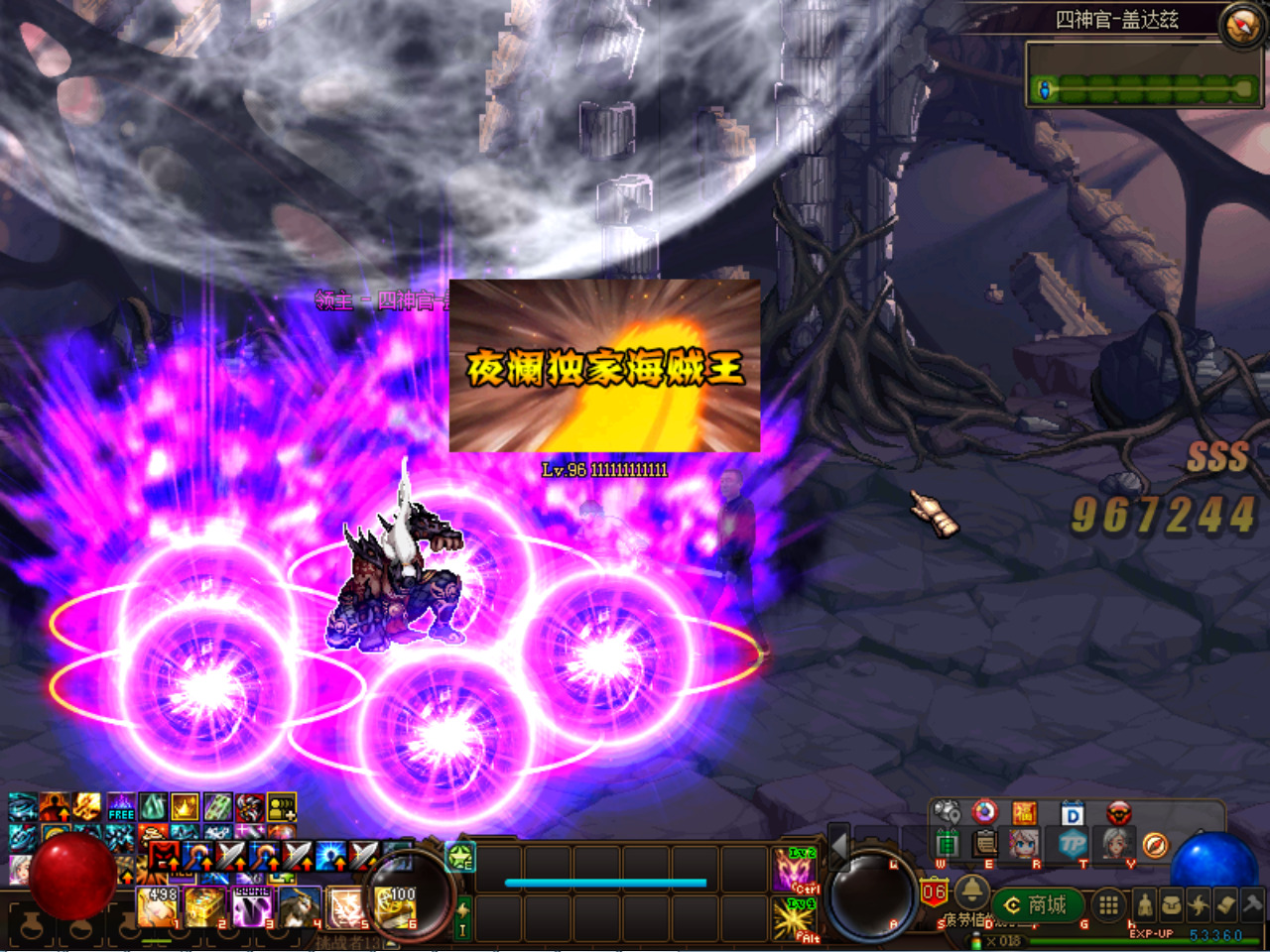Click the blue D calendar event icon
This screenshot has height=952, width=1270.
[1072, 813]
